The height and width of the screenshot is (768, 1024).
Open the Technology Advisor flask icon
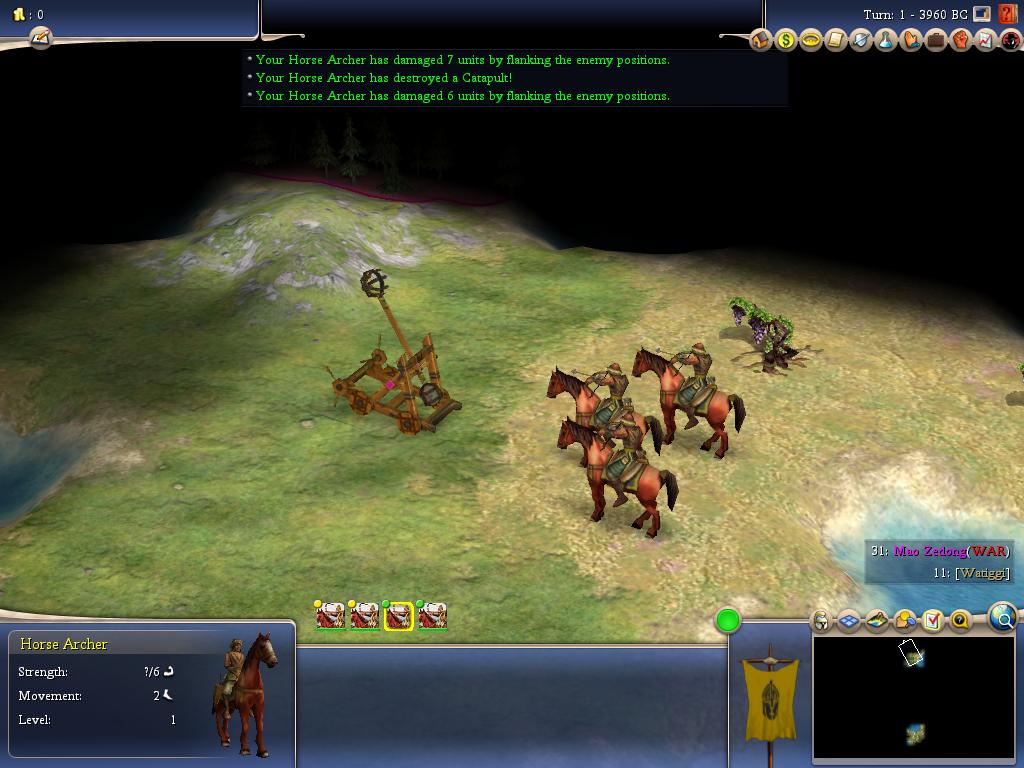(x=886, y=40)
